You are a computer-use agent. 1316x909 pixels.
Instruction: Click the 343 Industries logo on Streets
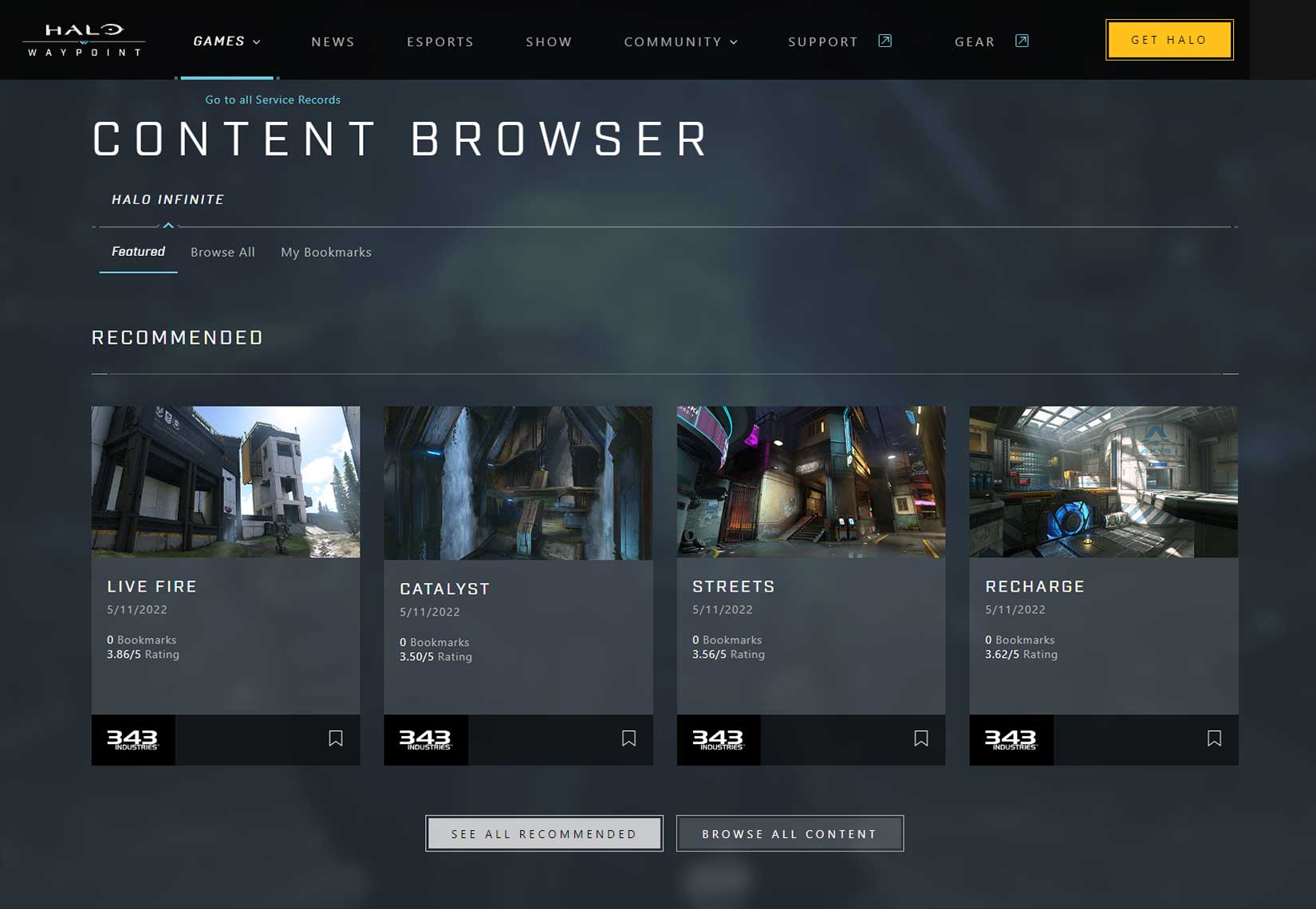[x=718, y=740]
